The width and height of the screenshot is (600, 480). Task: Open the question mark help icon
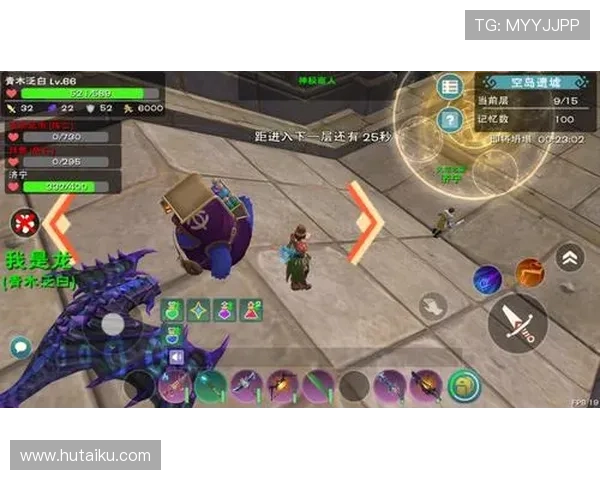[450, 120]
